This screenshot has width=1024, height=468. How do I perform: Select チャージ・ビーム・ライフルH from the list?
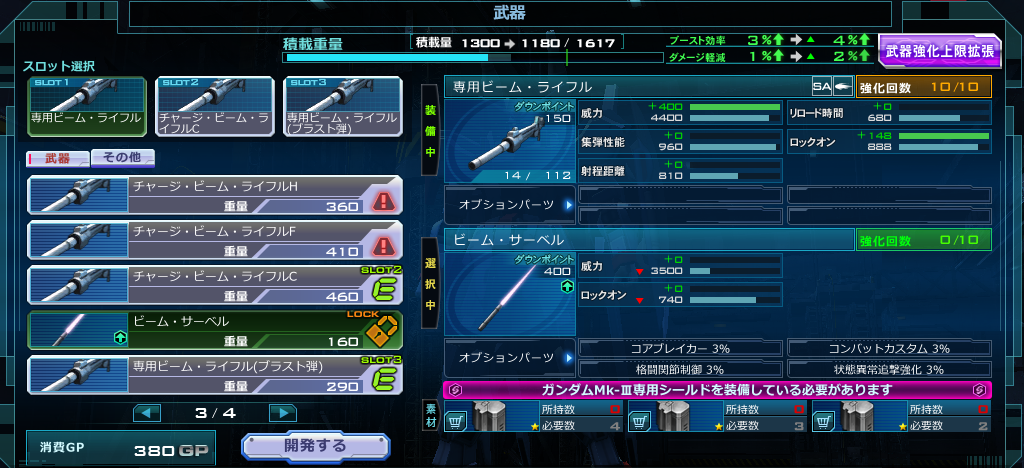pos(215,196)
